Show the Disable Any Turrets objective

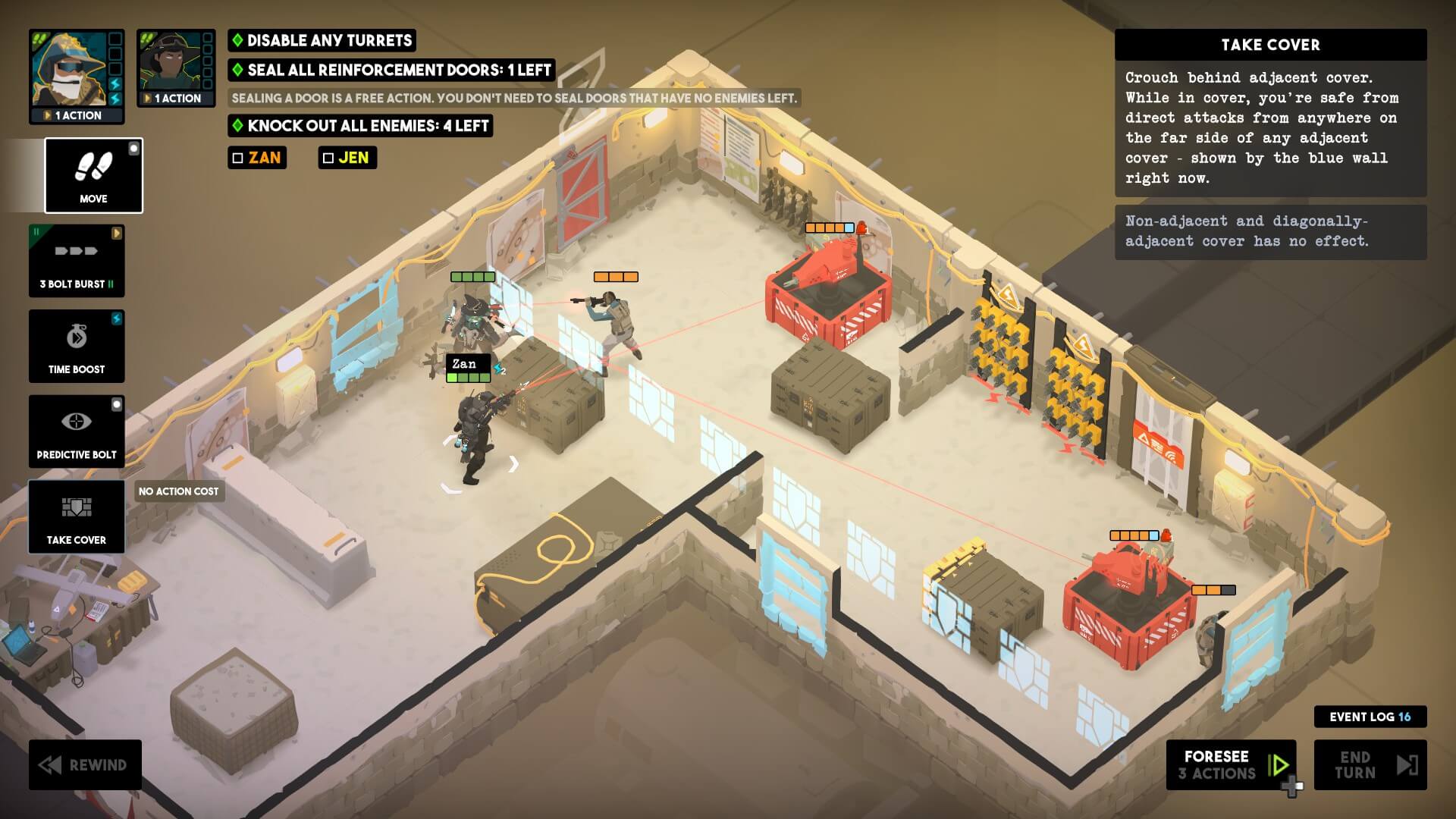pos(322,40)
